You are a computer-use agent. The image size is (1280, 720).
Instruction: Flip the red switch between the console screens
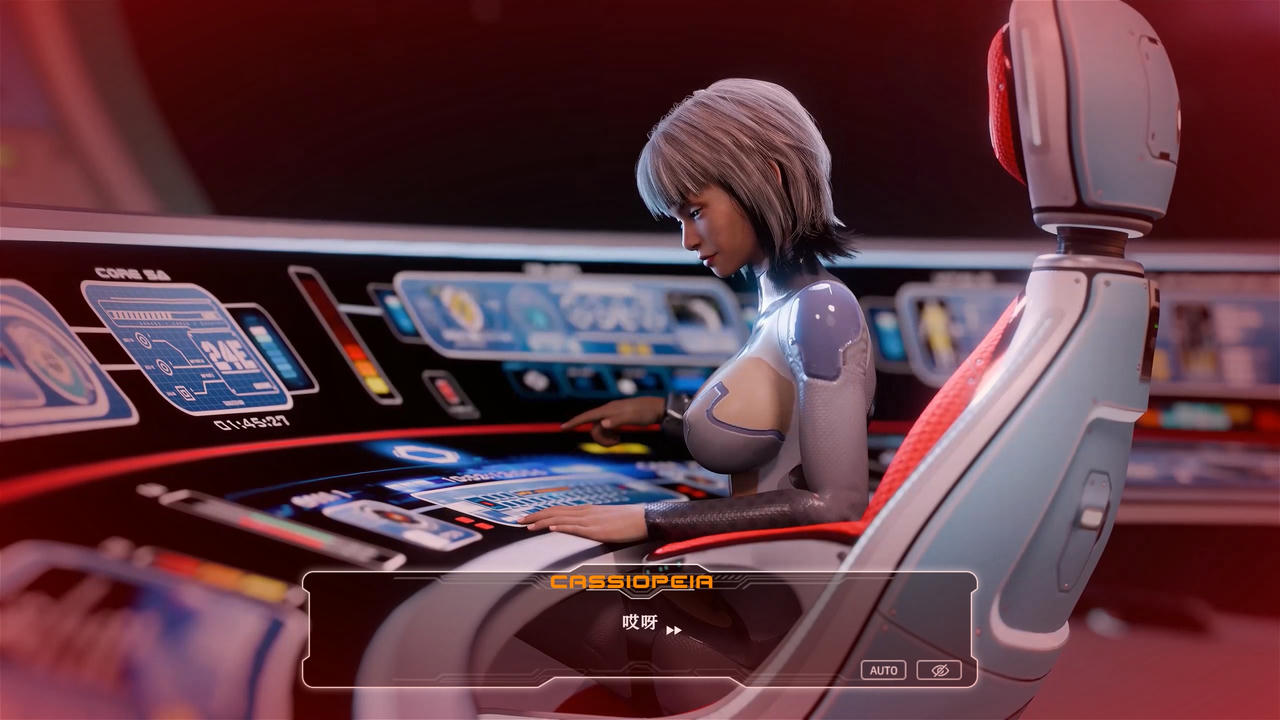pos(444,390)
